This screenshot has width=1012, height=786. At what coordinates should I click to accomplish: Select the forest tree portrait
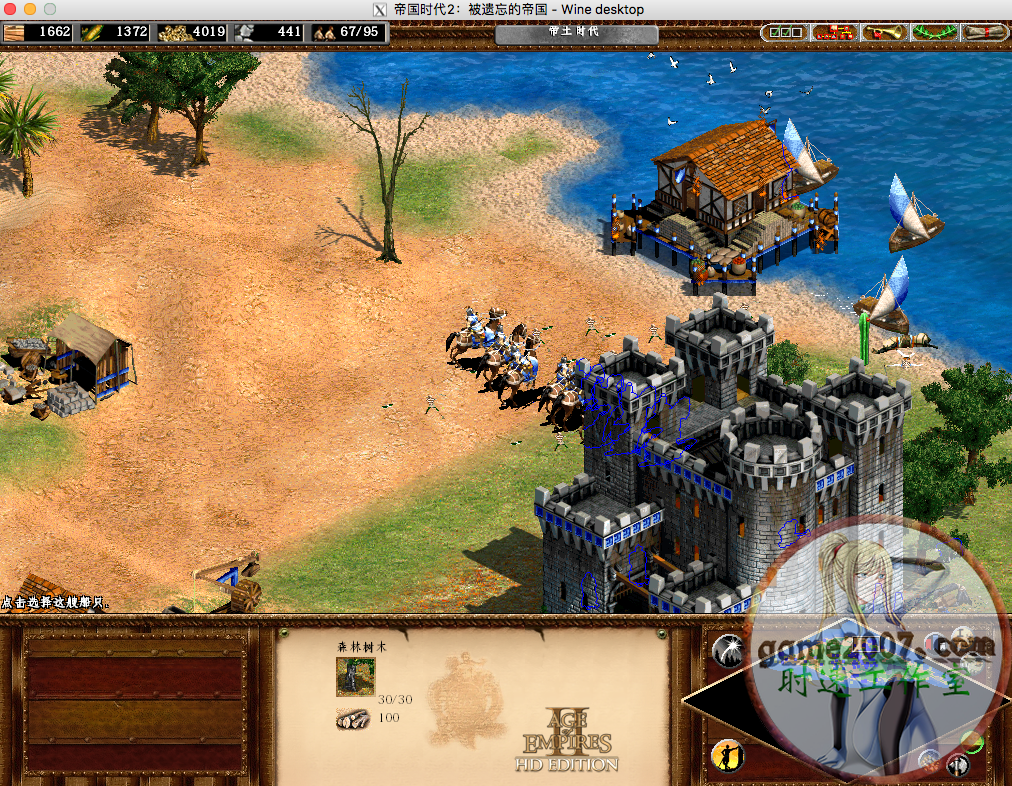pos(355,677)
